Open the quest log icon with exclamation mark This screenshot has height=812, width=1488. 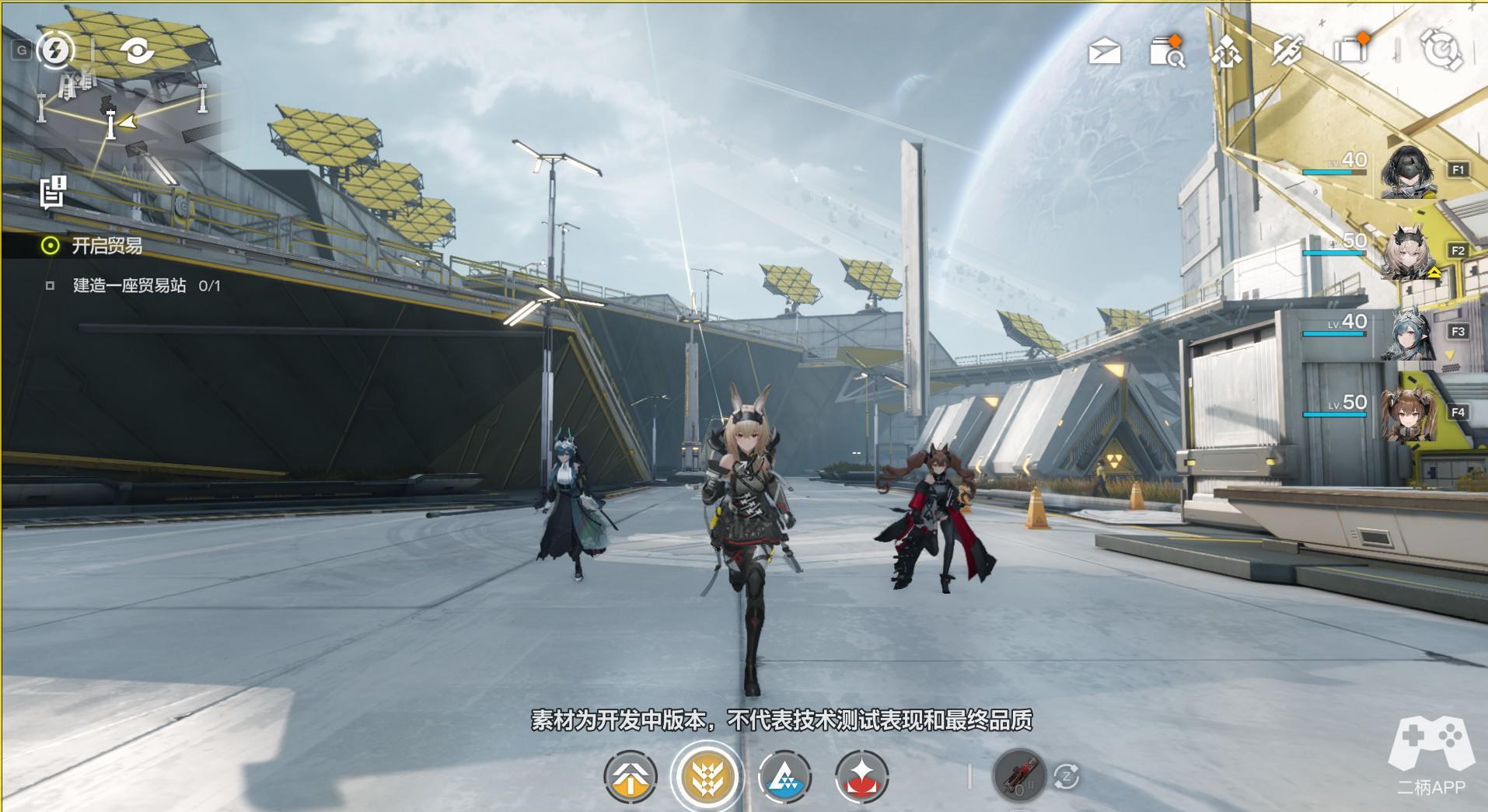(x=54, y=192)
